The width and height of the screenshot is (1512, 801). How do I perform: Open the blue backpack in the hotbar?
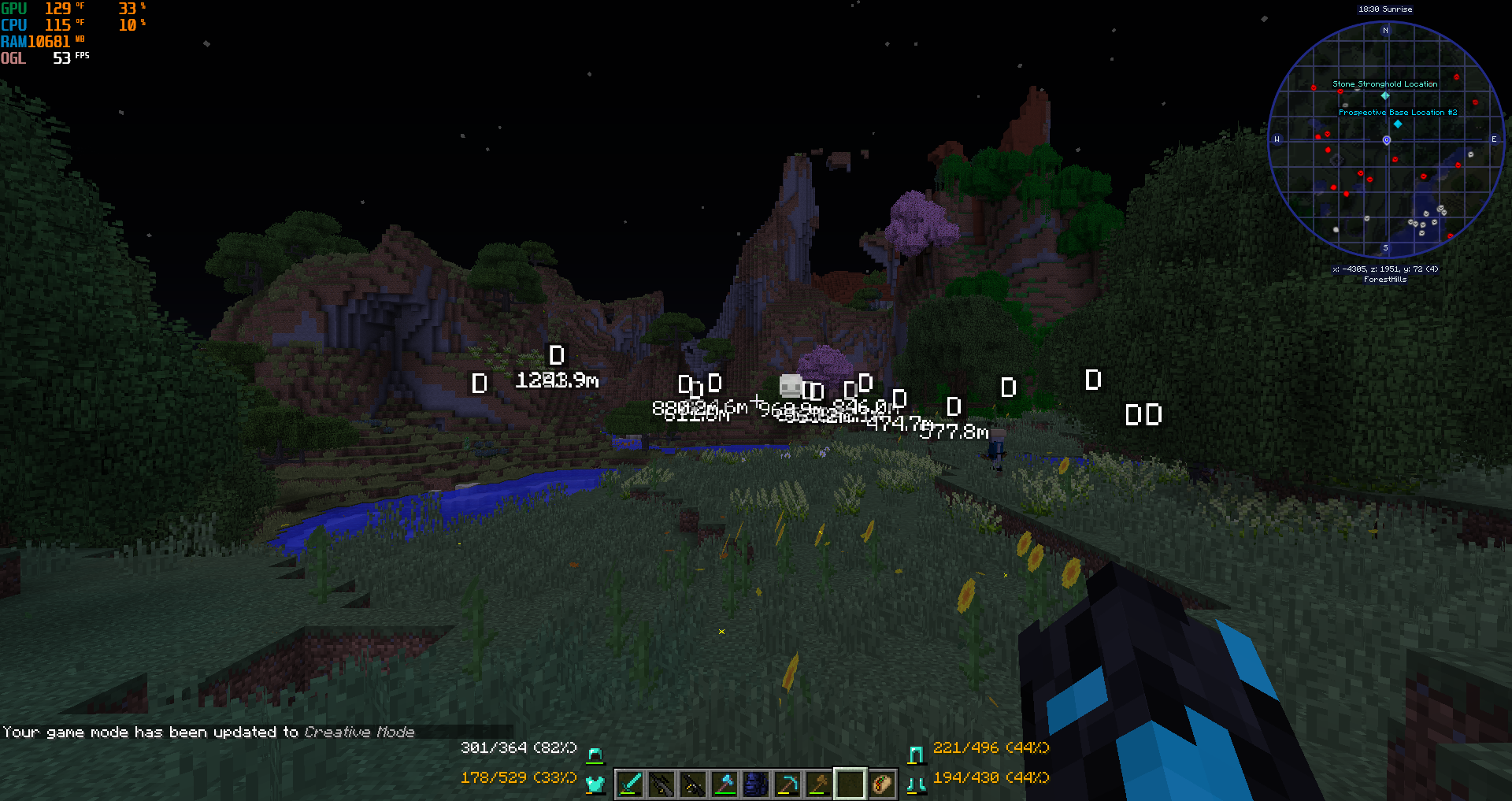[x=756, y=783]
